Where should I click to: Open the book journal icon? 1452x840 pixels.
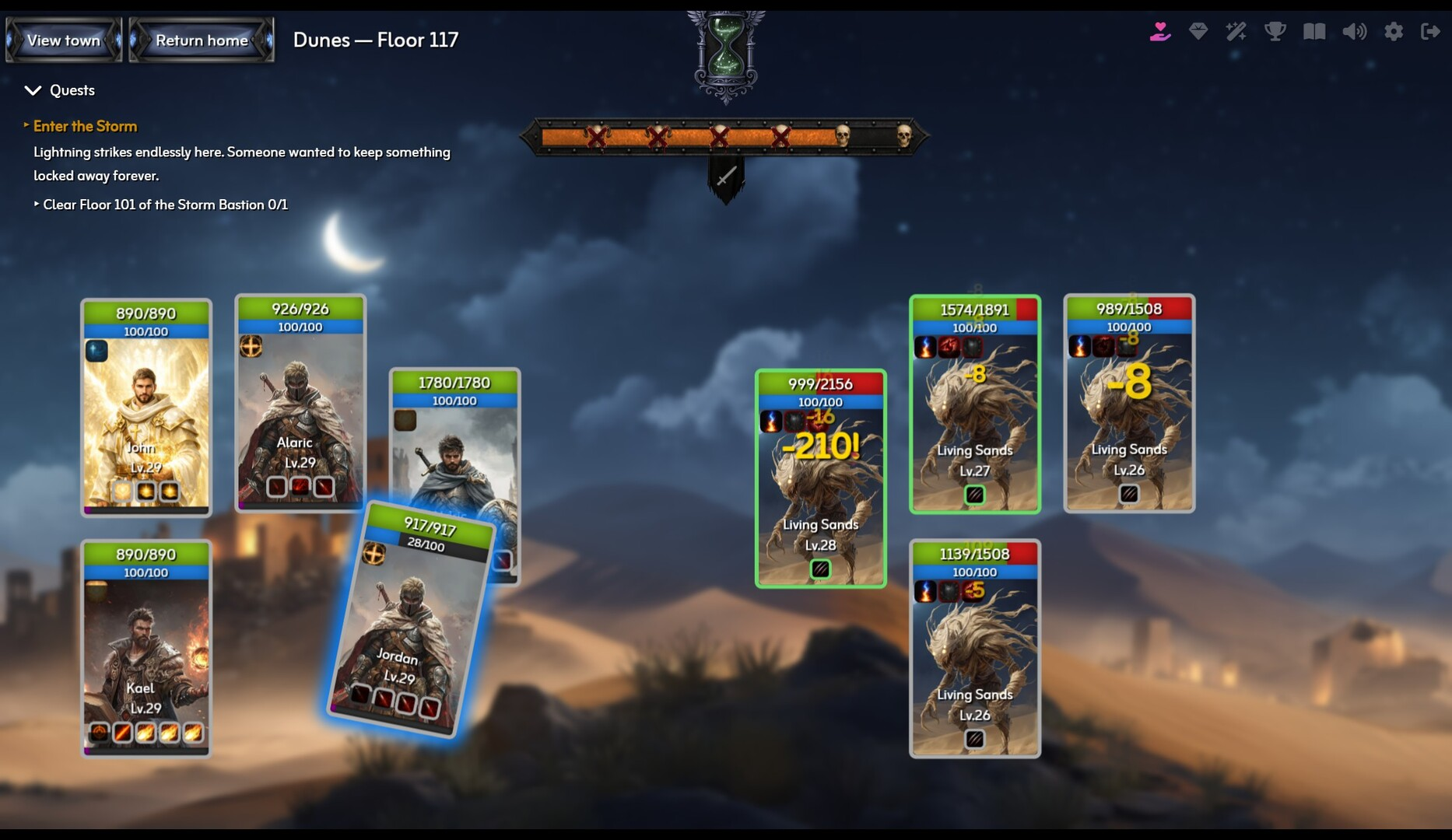pos(1314,31)
